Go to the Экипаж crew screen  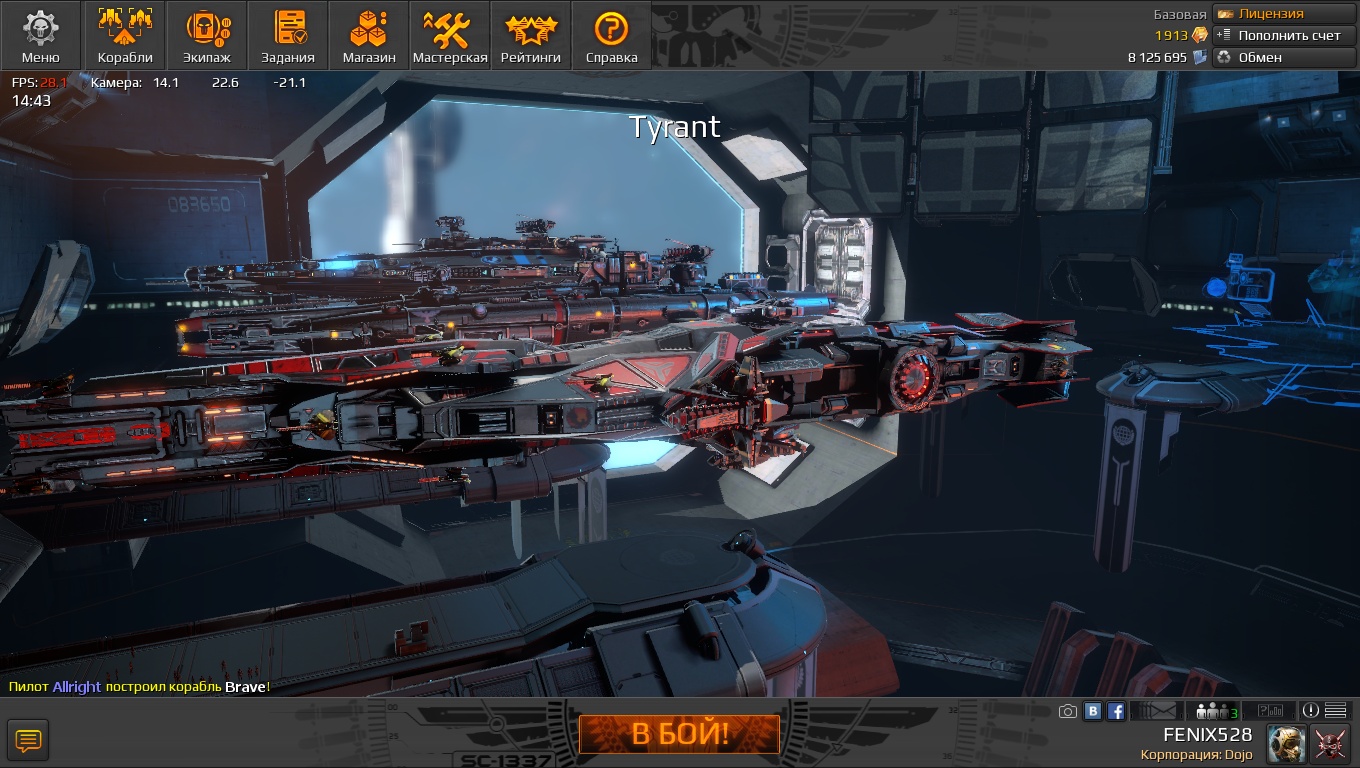click(x=207, y=36)
